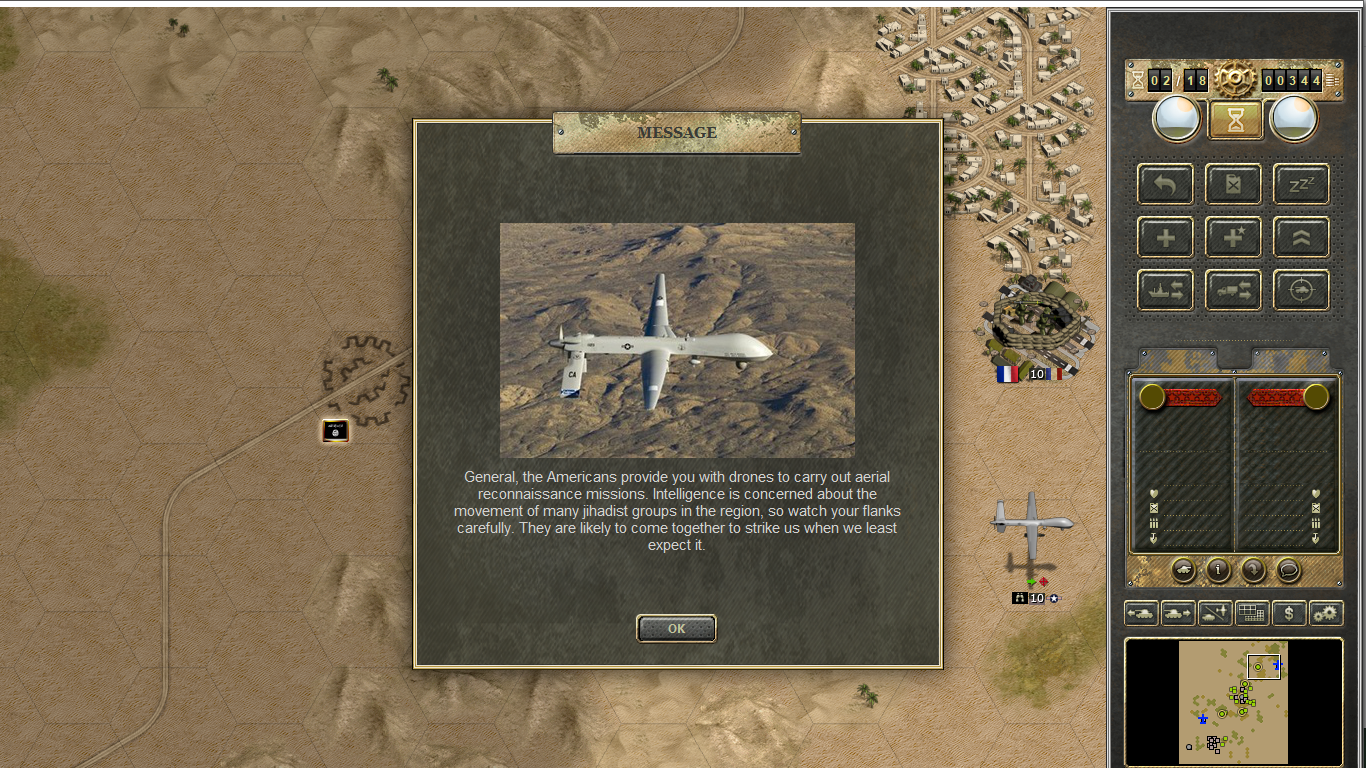Open the gears options menu
The width and height of the screenshot is (1366, 768).
1326,613
